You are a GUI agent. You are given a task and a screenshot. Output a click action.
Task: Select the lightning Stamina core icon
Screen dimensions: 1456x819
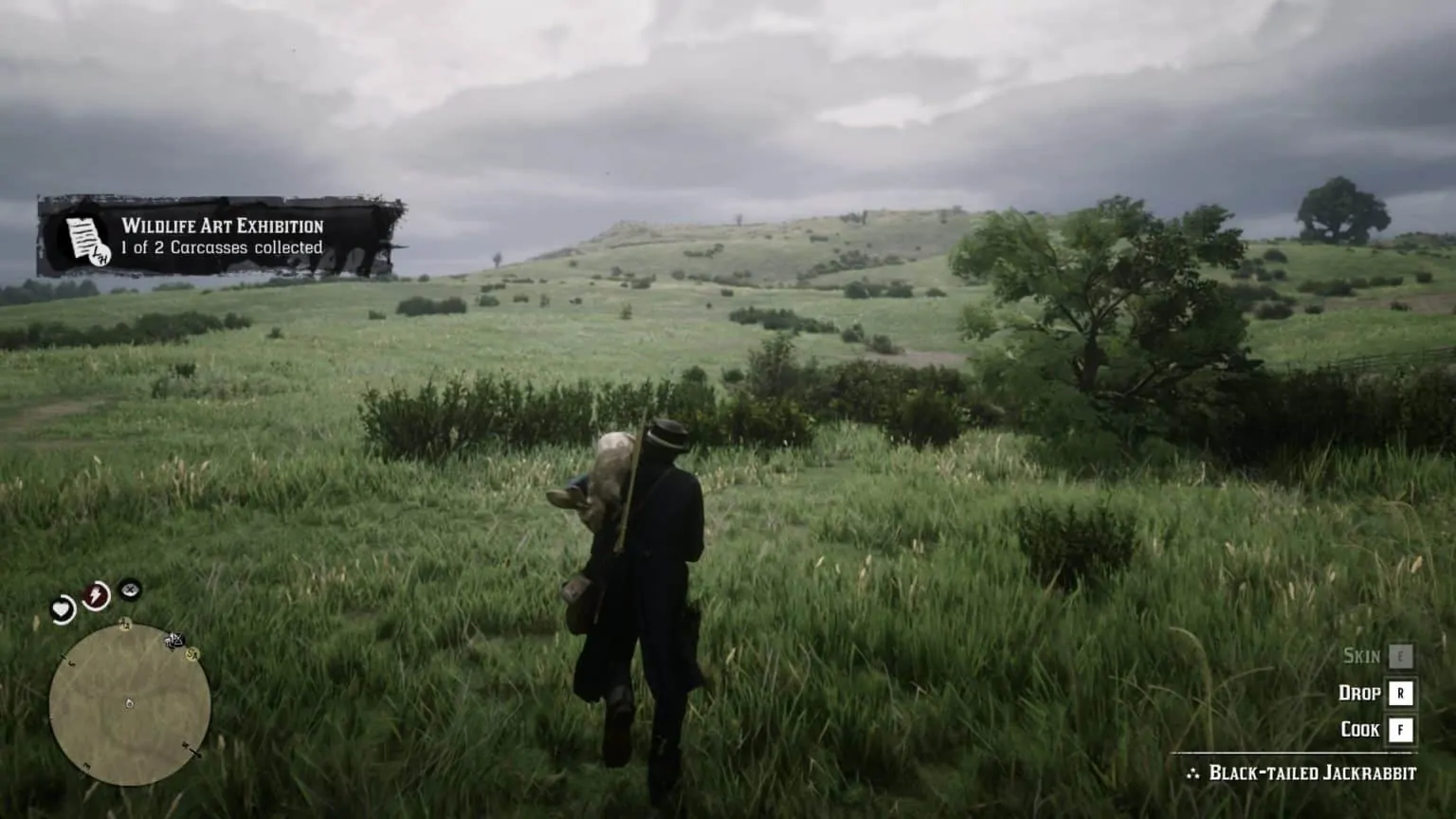point(96,594)
